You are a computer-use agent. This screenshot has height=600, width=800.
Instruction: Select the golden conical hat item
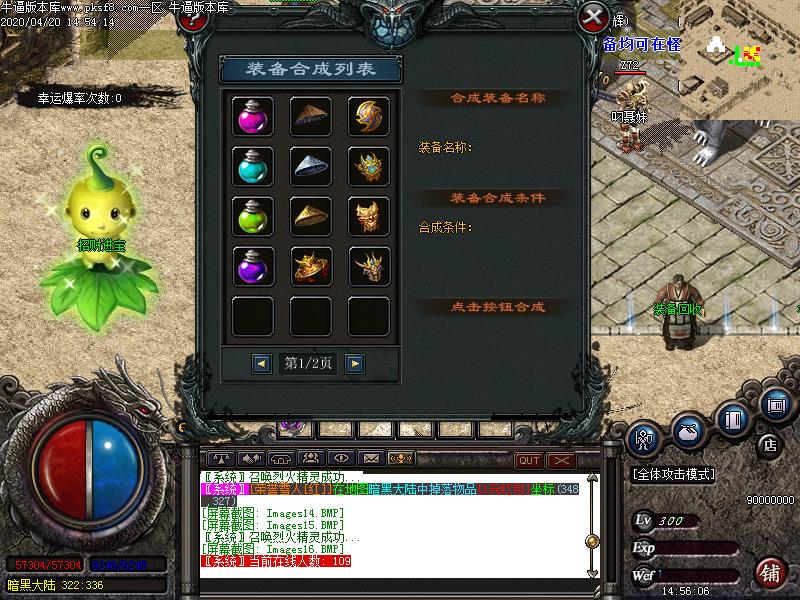311,216
